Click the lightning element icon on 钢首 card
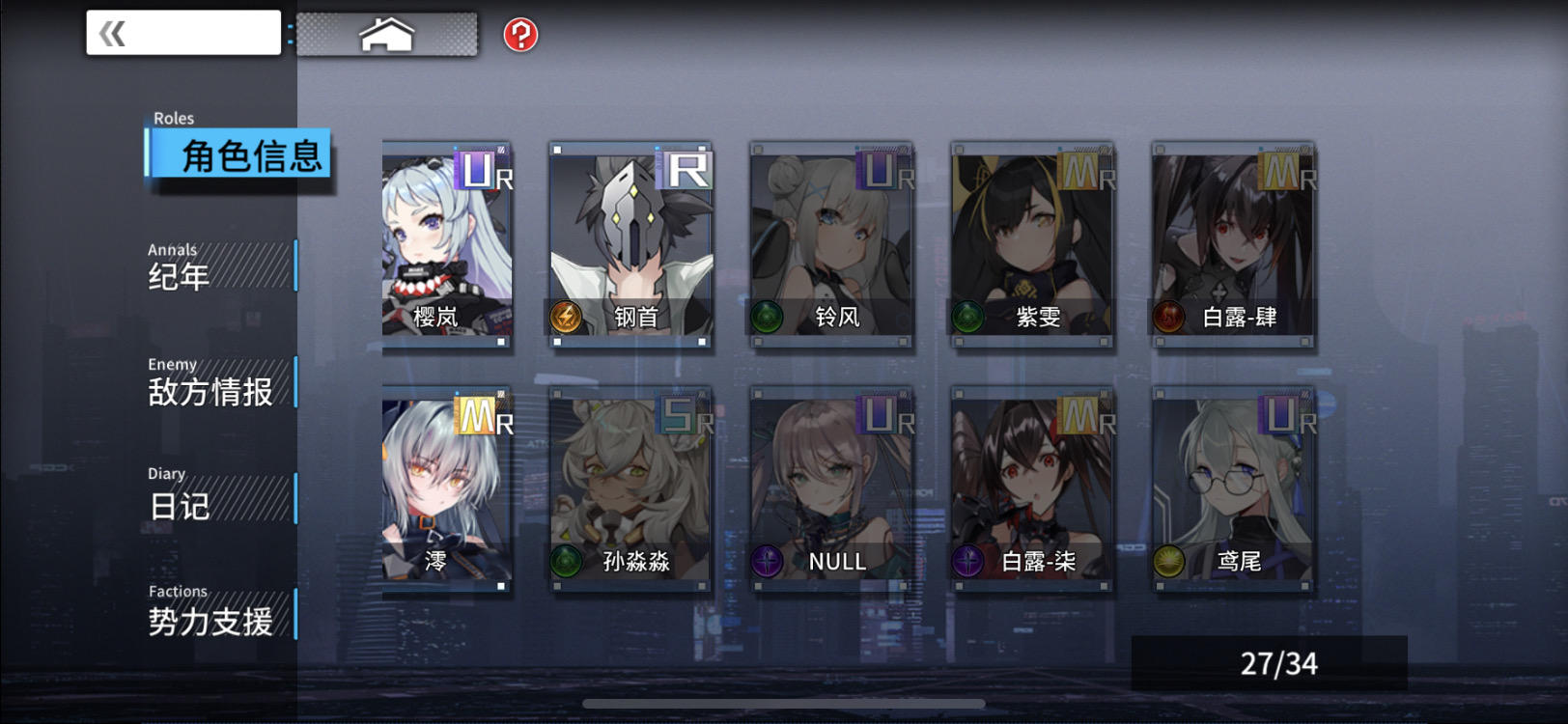Viewport: 1568px width, 724px height. (x=568, y=319)
